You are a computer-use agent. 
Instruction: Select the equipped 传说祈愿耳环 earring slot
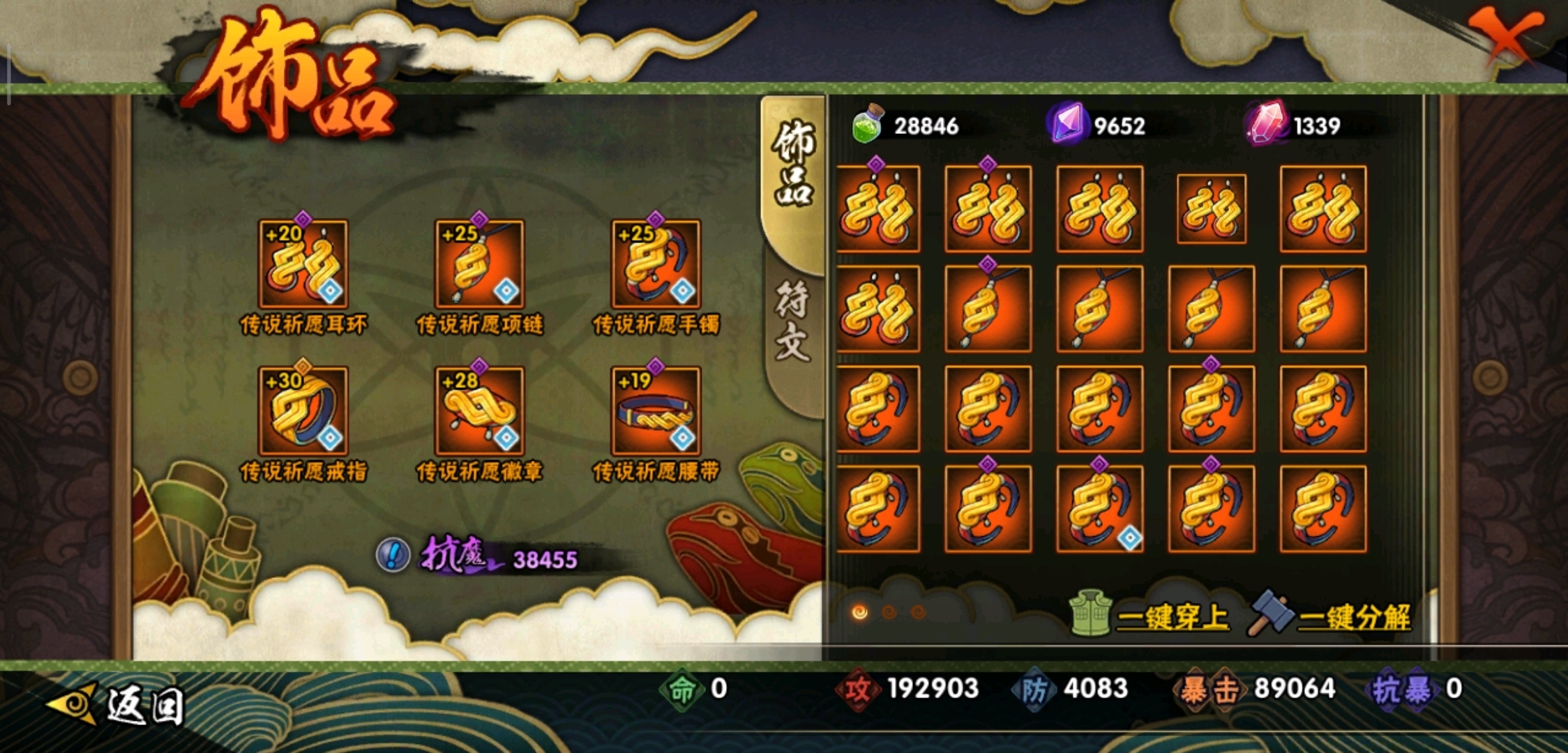[303, 264]
